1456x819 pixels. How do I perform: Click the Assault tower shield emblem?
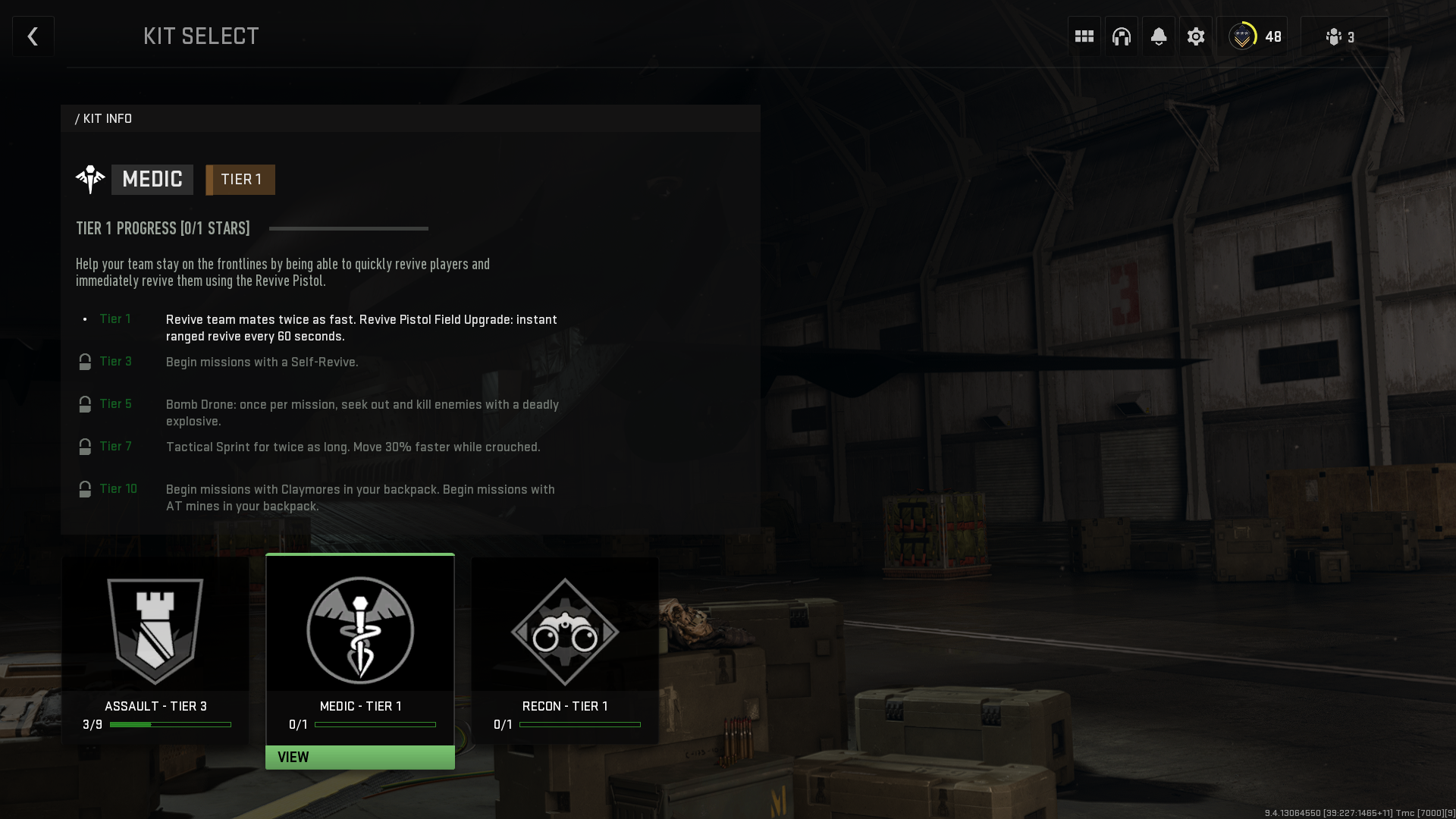(x=155, y=629)
